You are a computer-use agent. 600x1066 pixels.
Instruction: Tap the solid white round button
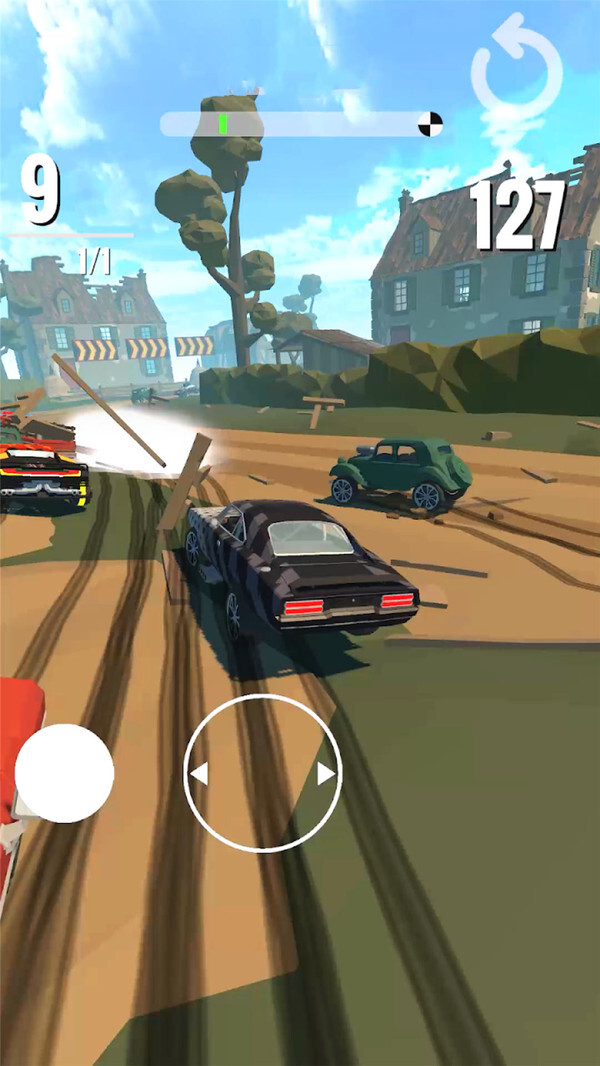click(64, 773)
